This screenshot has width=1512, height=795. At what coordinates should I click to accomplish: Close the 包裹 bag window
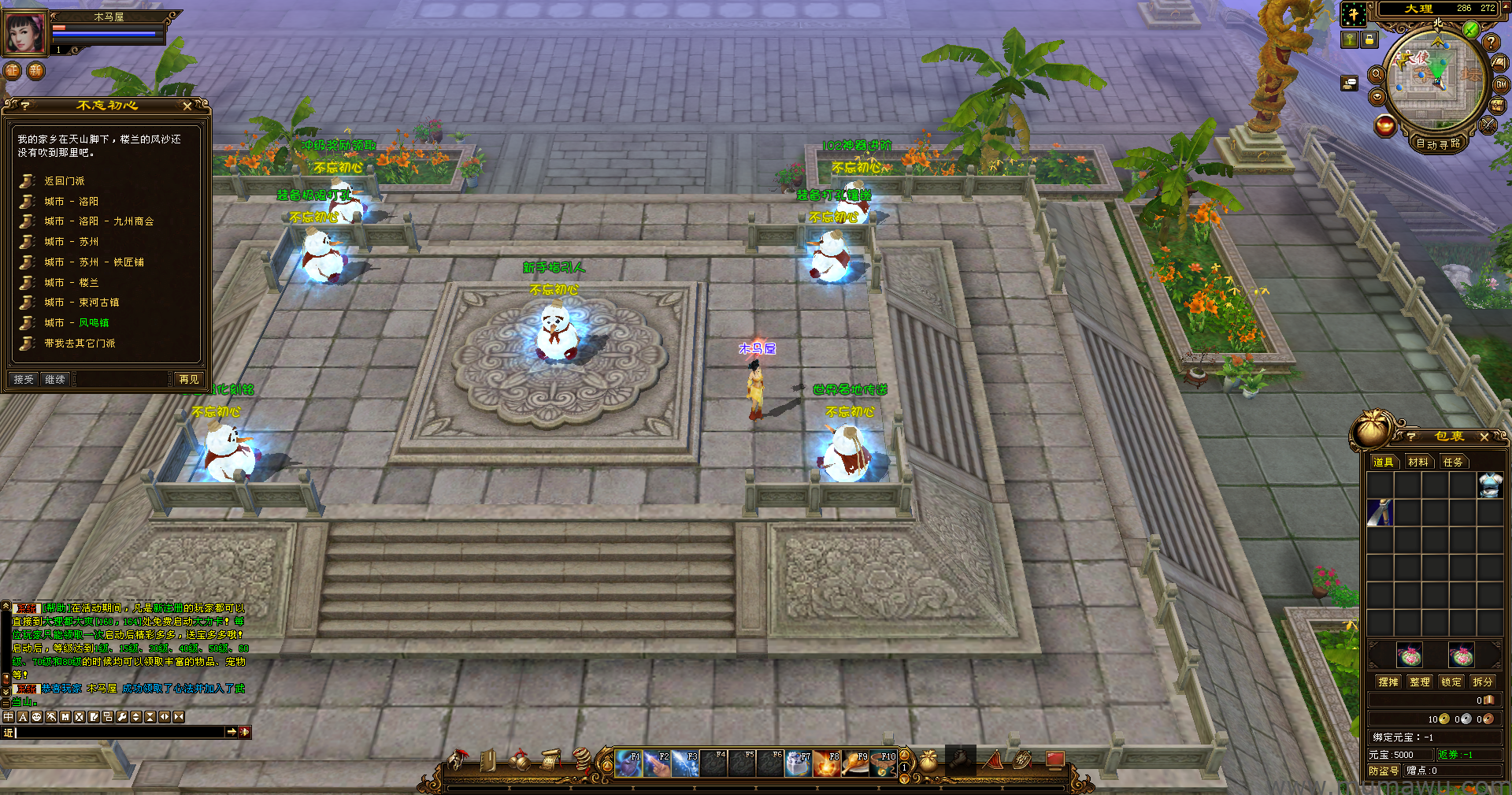[x=1484, y=437]
